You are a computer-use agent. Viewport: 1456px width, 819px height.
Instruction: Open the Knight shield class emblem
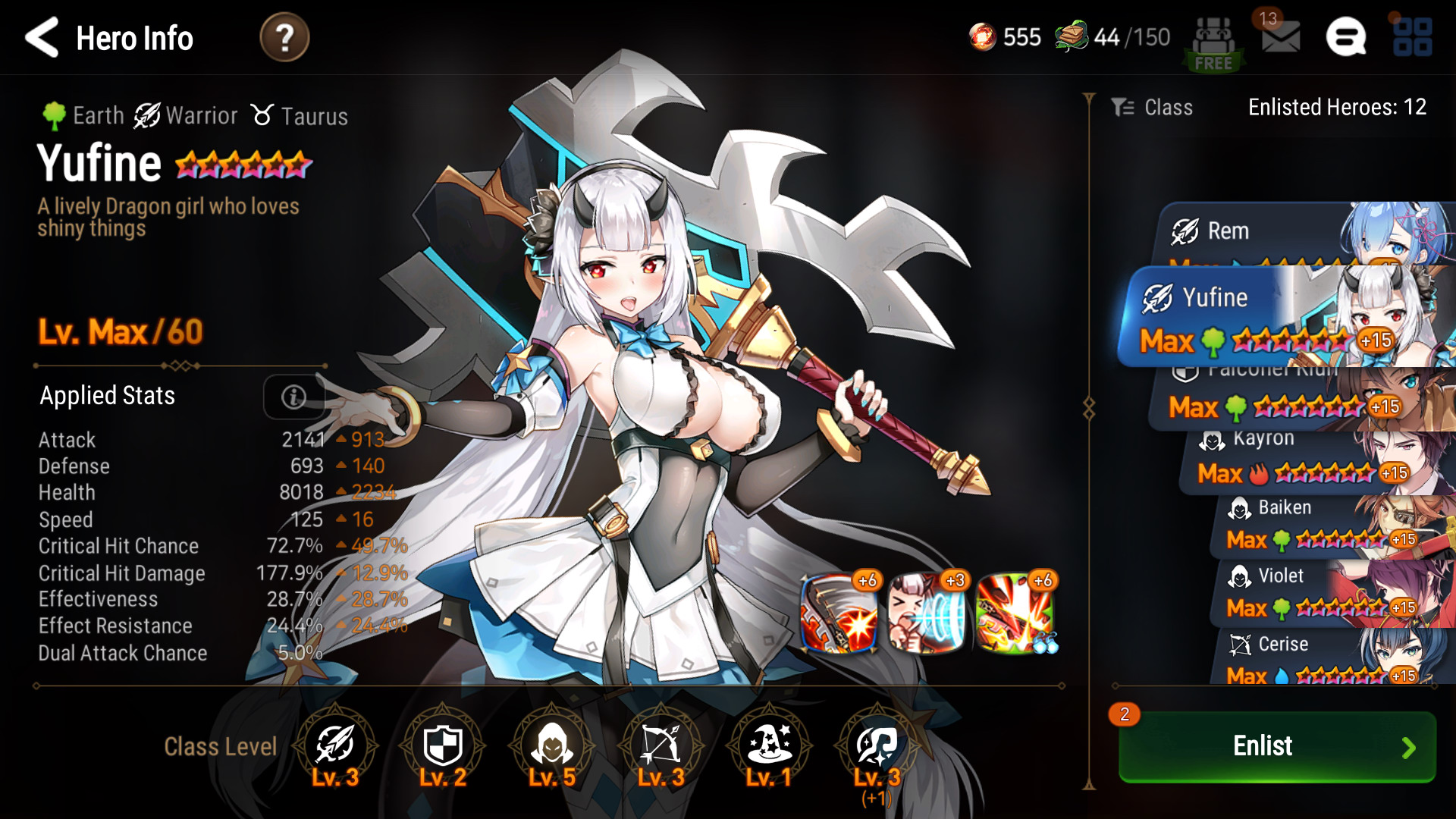(x=442, y=746)
